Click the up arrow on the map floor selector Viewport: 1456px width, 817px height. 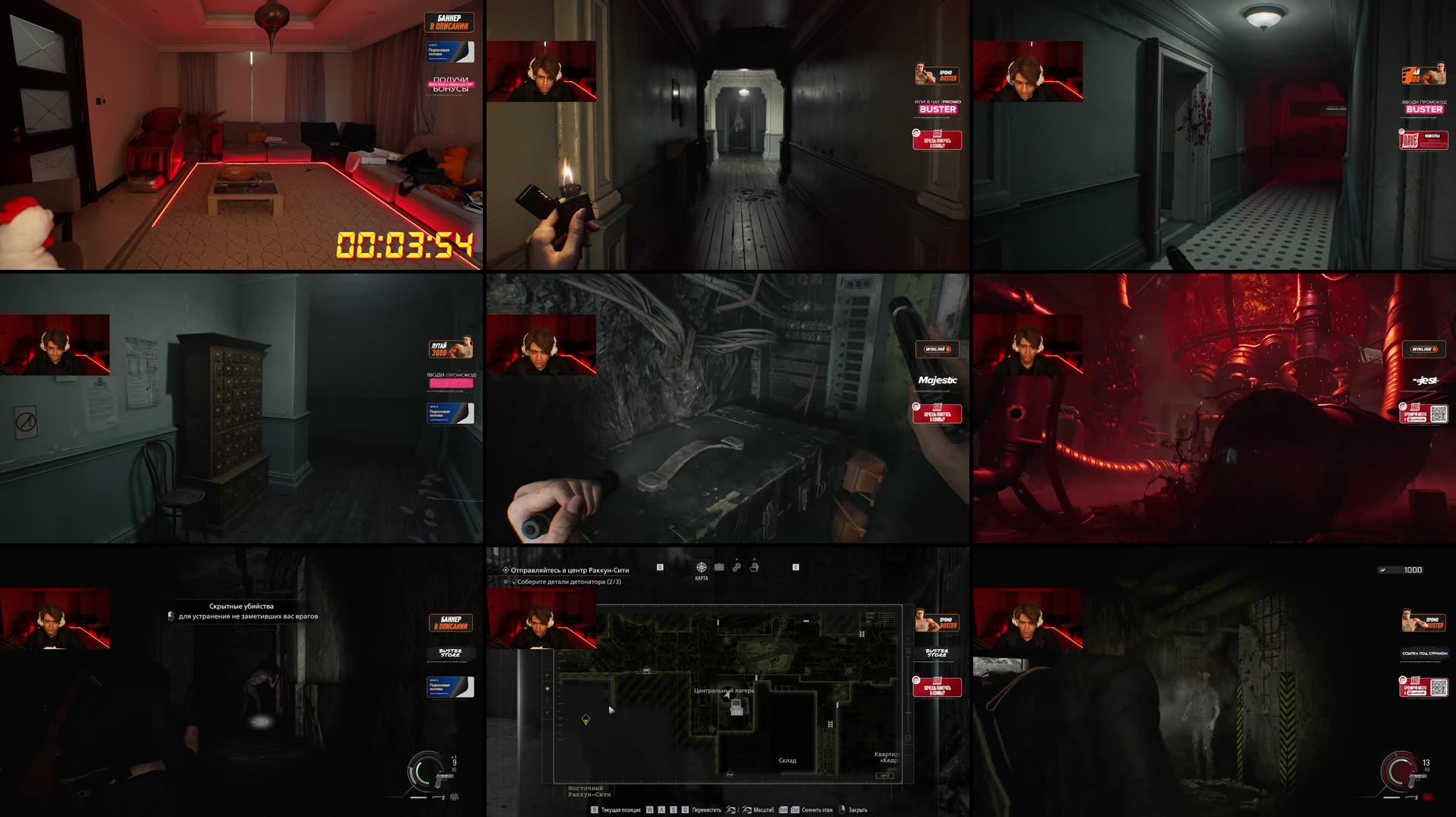click(x=547, y=676)
